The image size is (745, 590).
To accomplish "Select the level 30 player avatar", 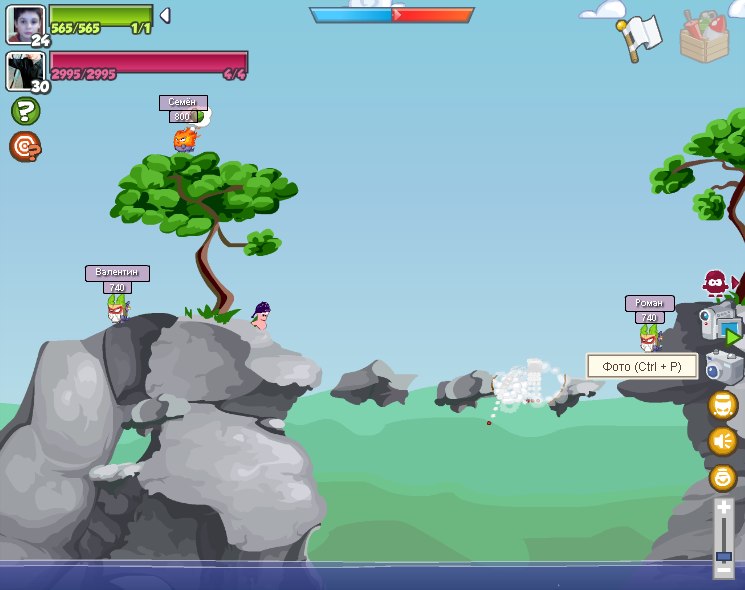I will pyautogui.click(x=24, y=71).
